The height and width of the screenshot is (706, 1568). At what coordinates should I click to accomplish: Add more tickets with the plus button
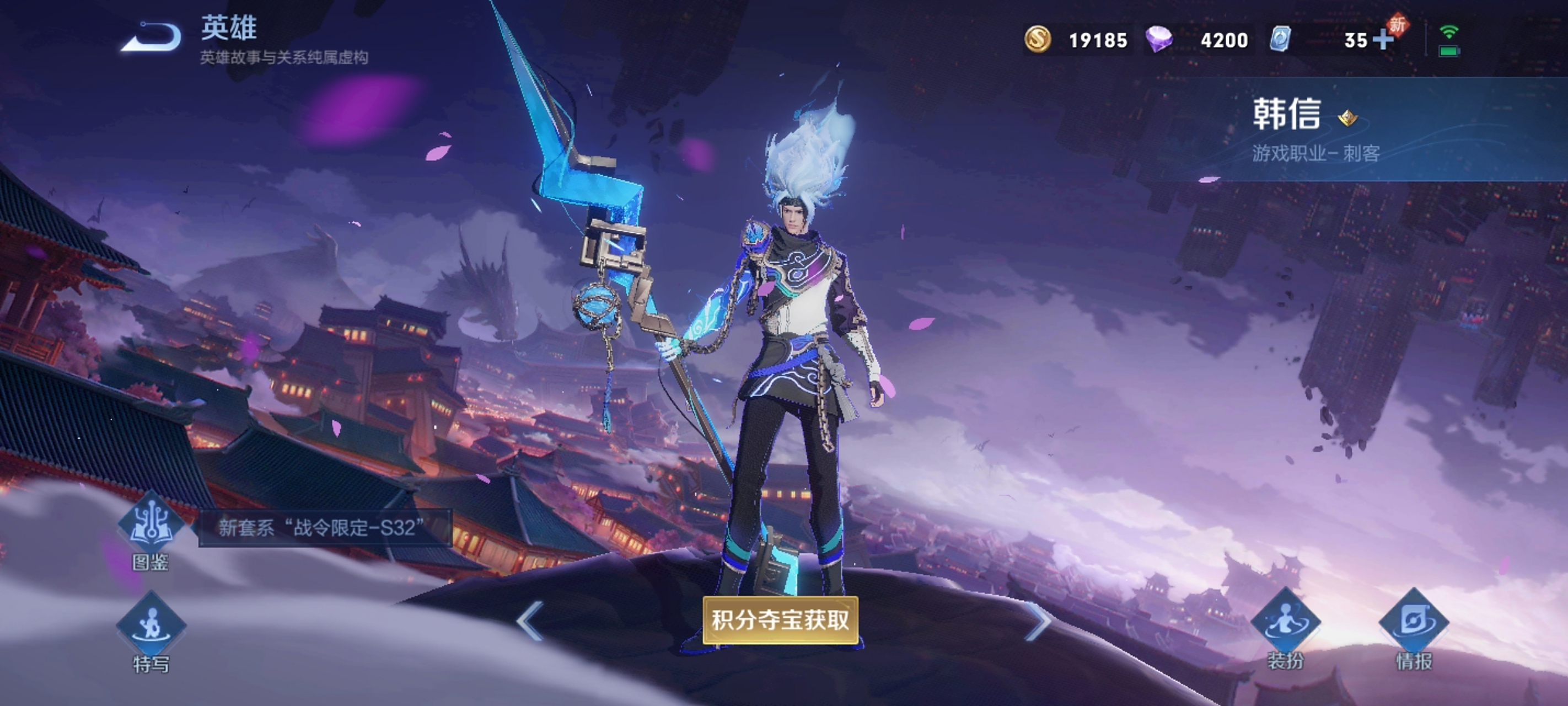(1383, 40)
